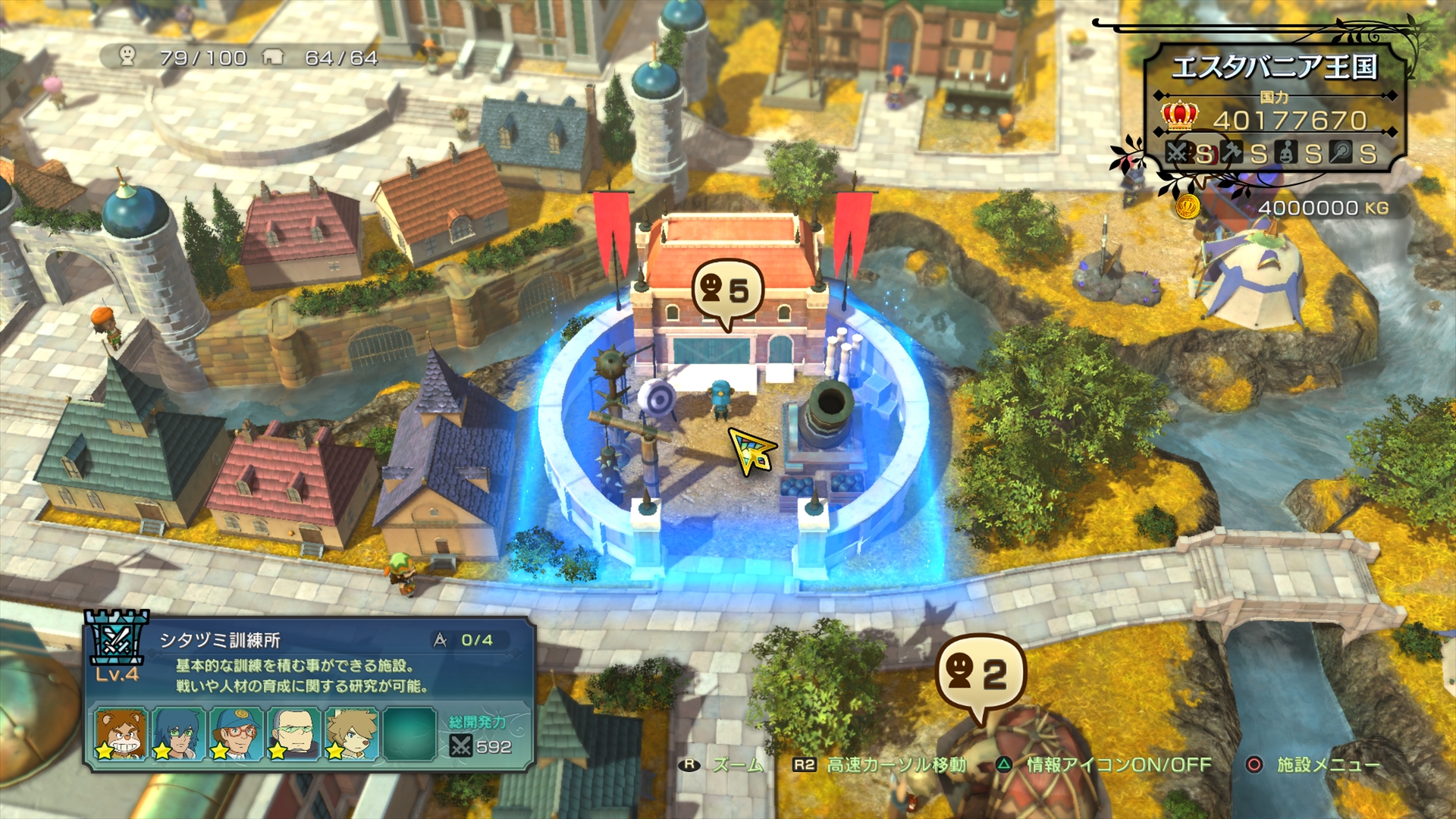Select the gold KG coin icon
1456x819 pixels.
(1188, 208)
